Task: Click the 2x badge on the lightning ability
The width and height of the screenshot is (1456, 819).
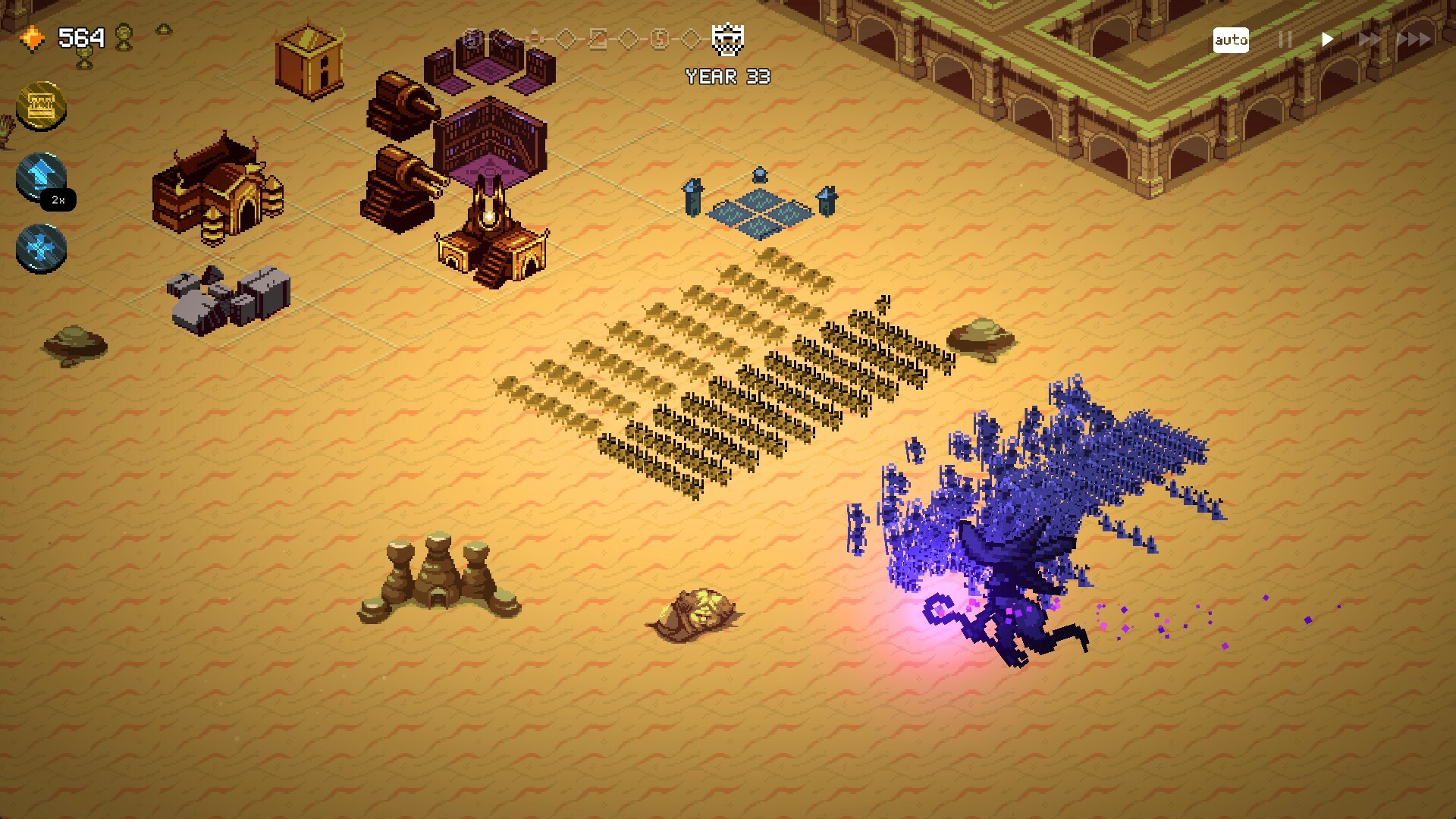Action: click(x=58, y=199)
